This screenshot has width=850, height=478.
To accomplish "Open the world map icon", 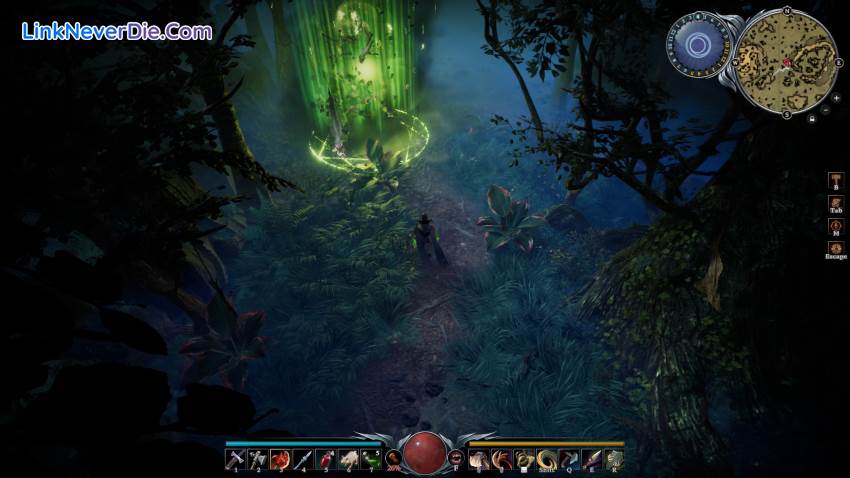I will coord(835,225).
